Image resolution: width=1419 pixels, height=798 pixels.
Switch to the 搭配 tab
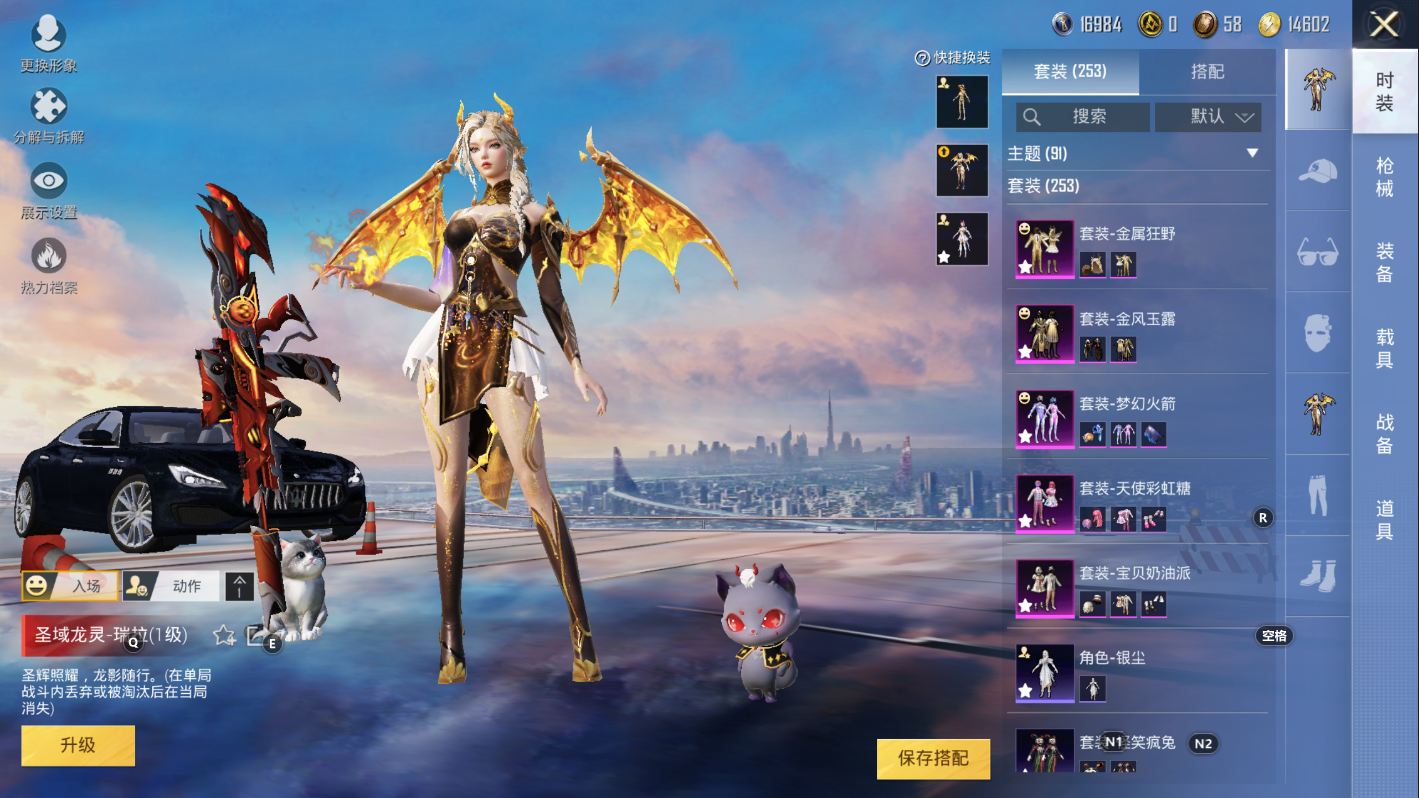[x=1207, y=72]
